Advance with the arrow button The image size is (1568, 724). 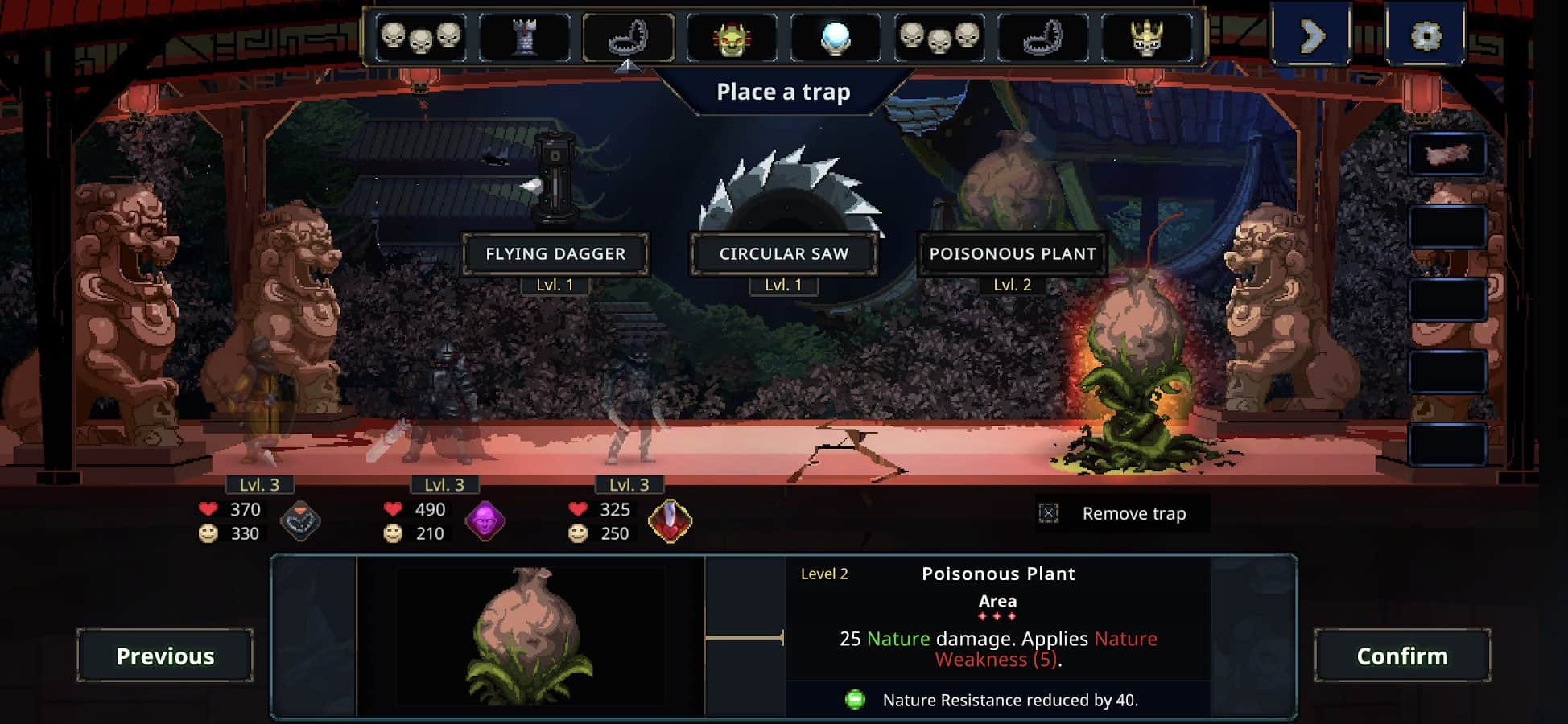pyautogui.click(x=1311, y=36)
